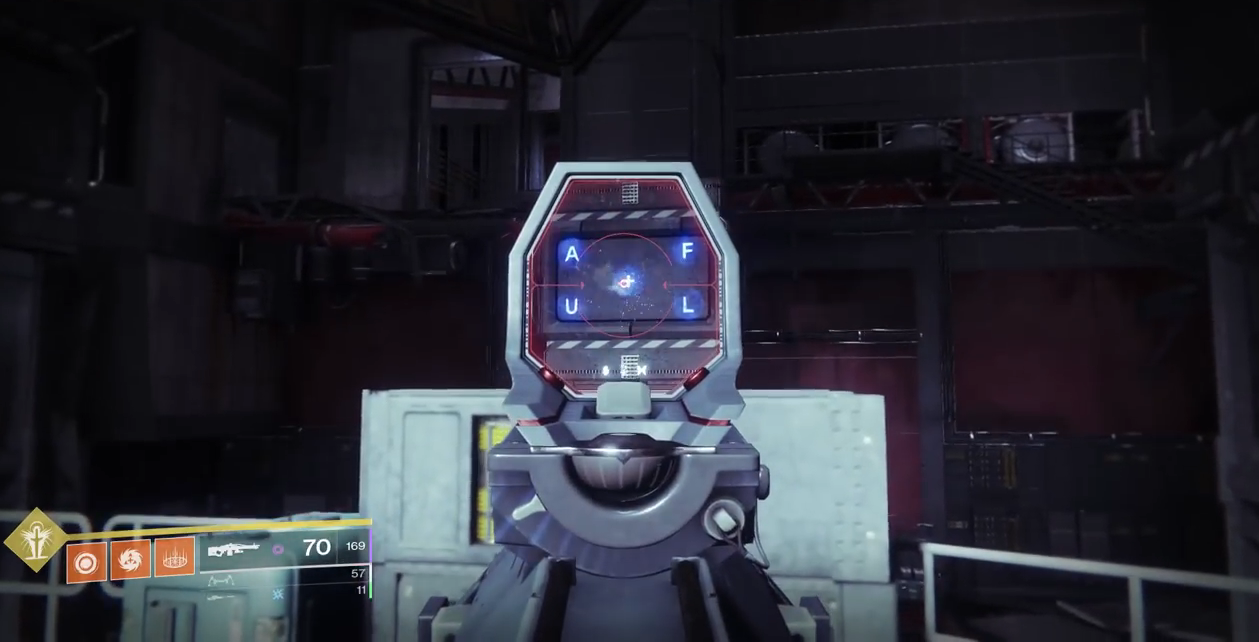Activate the golden diamond super ability icon
The image size is (1259, 642).
tap(36, 540)
